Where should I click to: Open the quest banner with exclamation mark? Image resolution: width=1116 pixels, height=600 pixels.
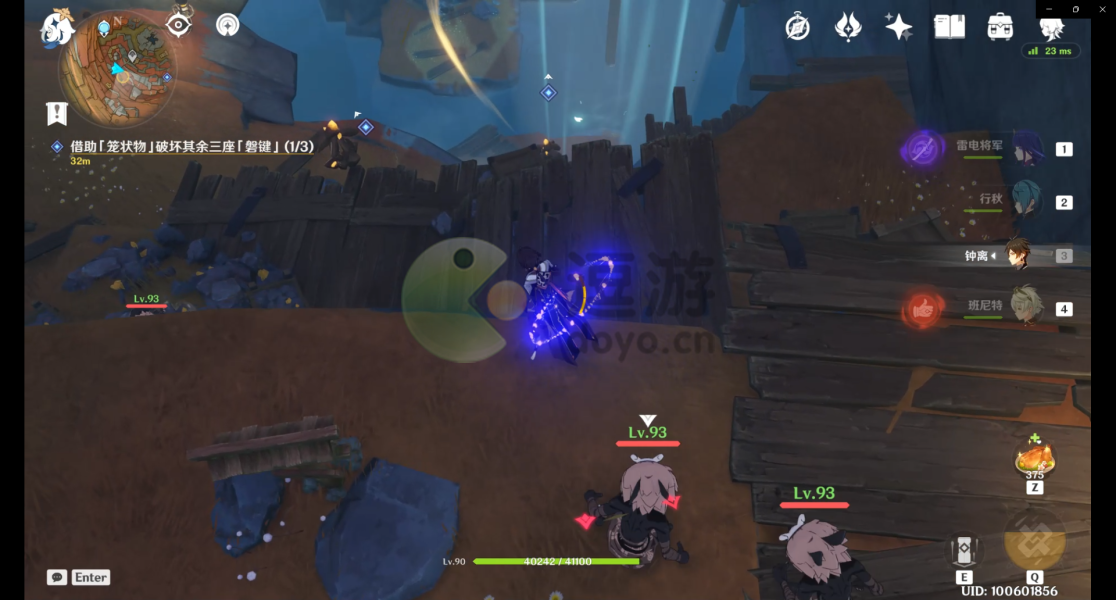(57, 113)
